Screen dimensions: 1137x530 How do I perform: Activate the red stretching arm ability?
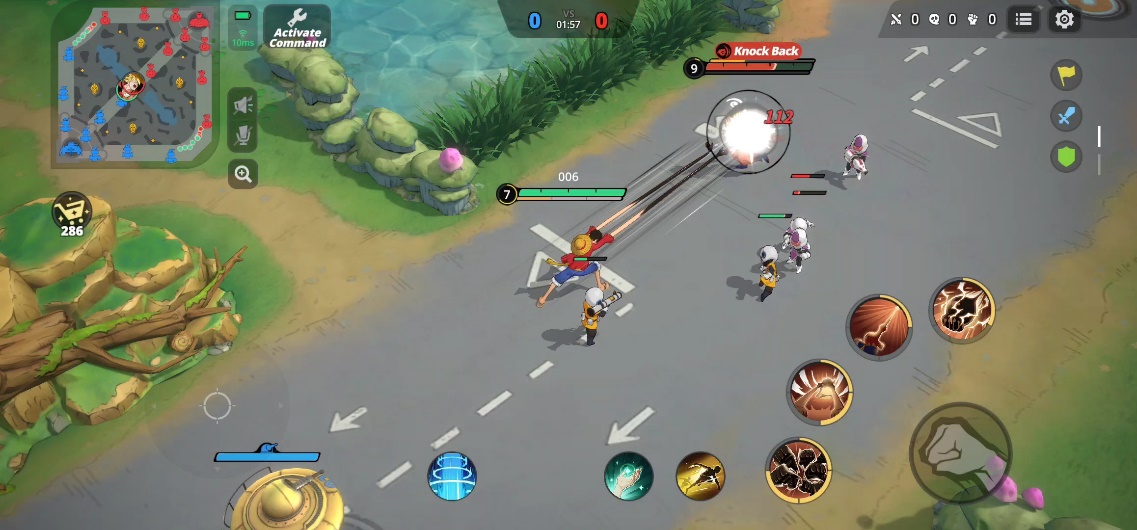click(x=879, y=326)
